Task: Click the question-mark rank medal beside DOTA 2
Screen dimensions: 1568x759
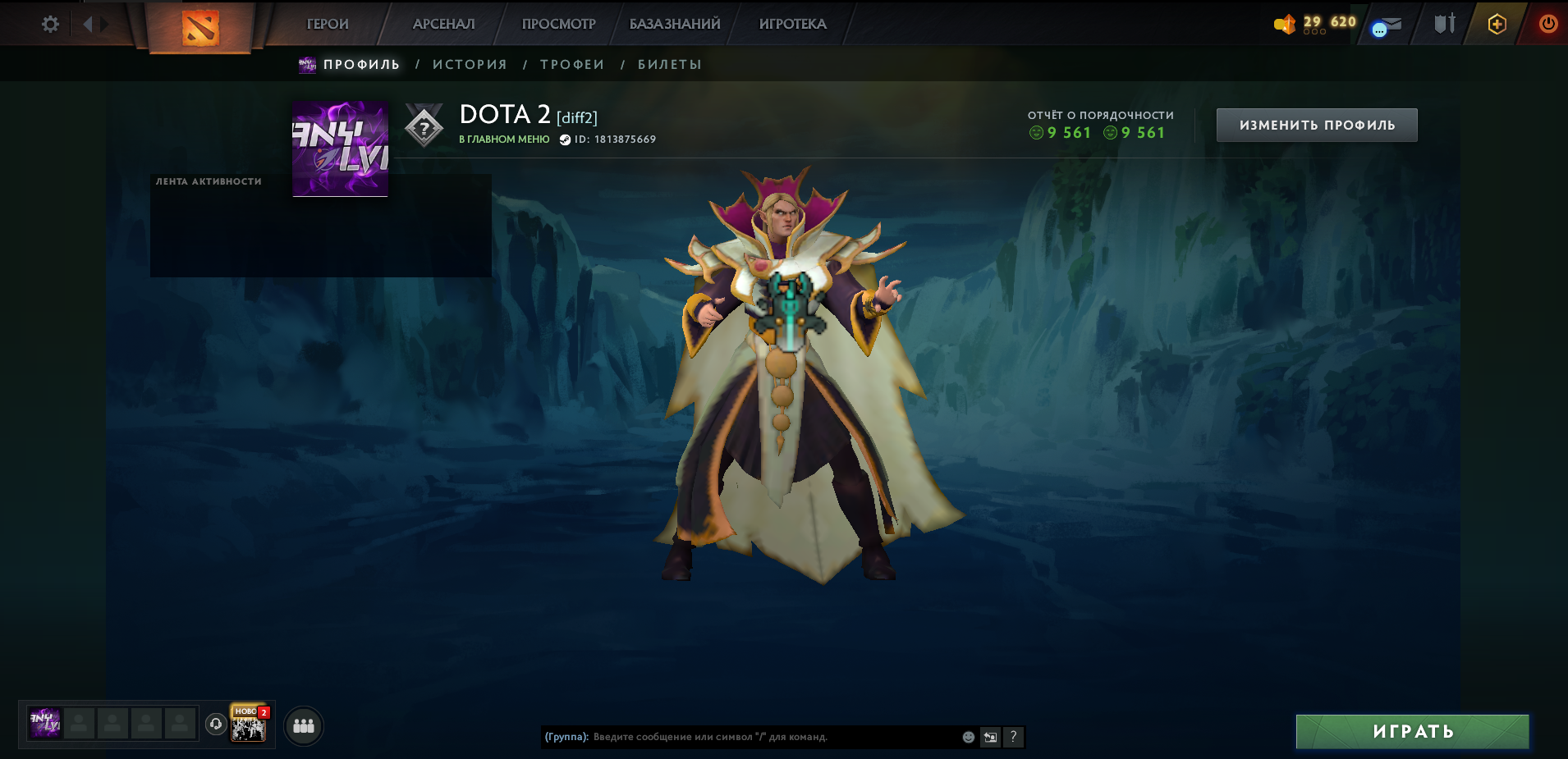Action: coord(424,126)
